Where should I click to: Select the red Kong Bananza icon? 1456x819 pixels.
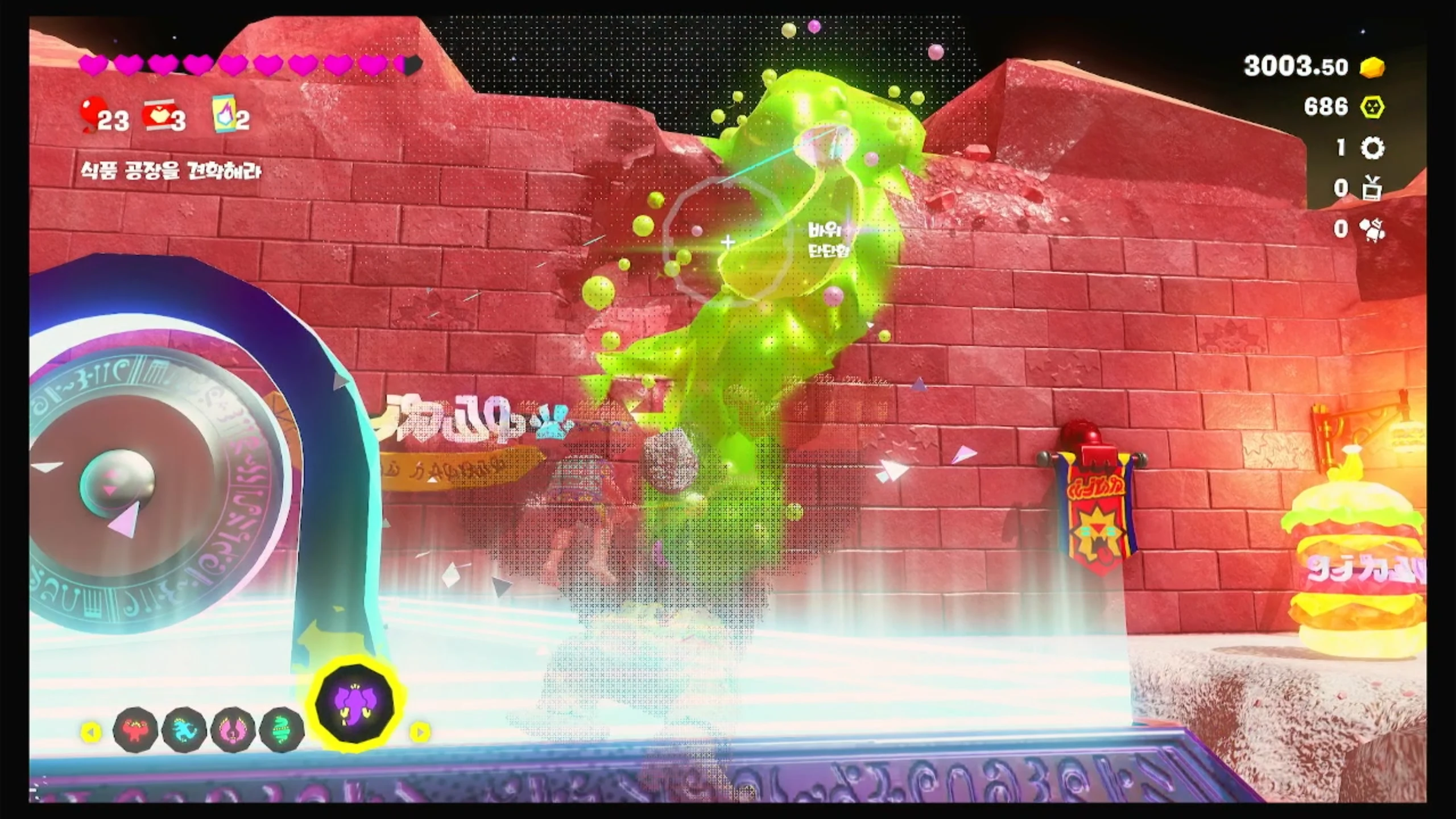click(x=136, y=729)
